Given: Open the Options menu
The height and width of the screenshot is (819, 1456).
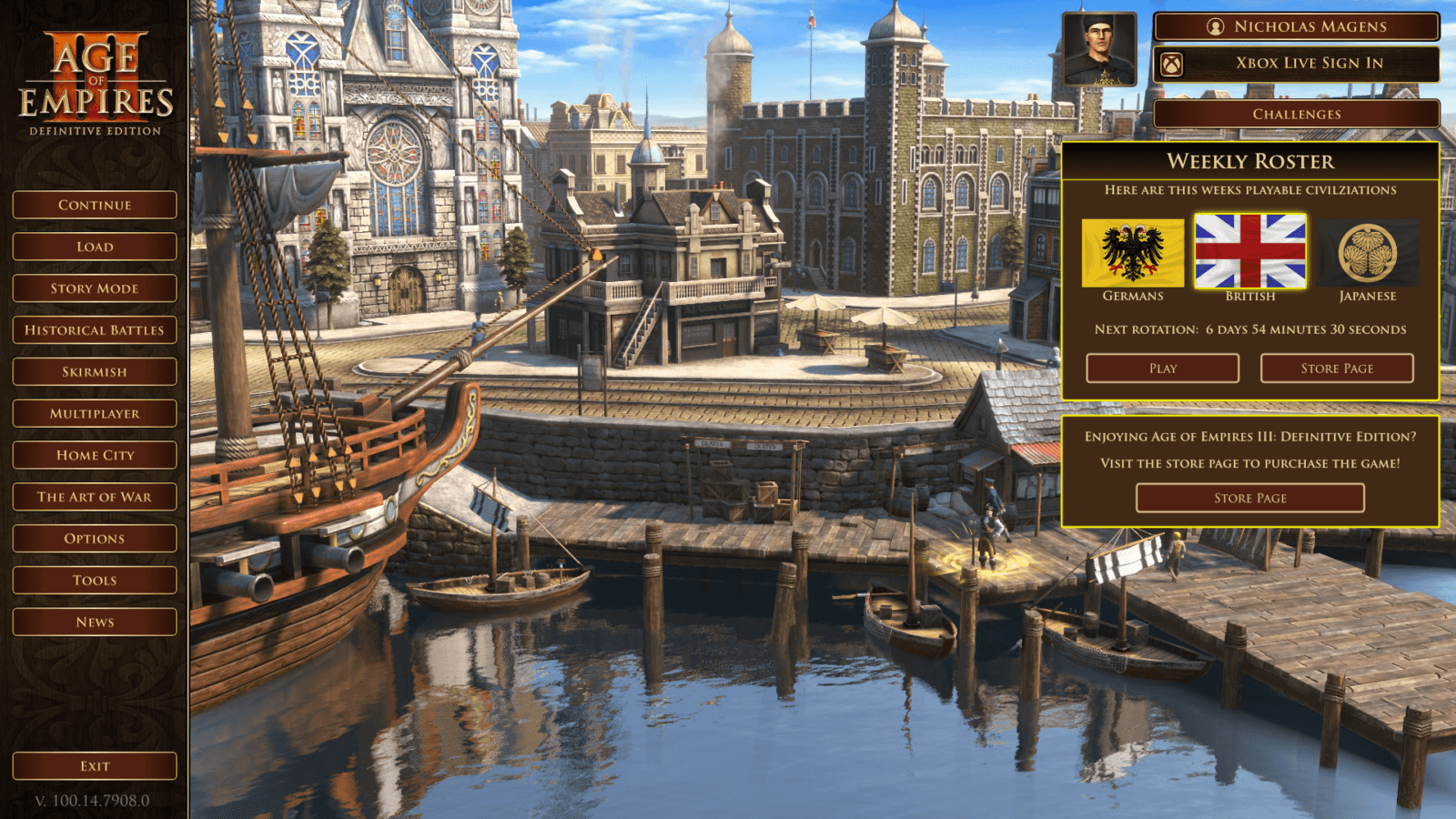Looking at the screenshot, I should [x=94, y=538].
